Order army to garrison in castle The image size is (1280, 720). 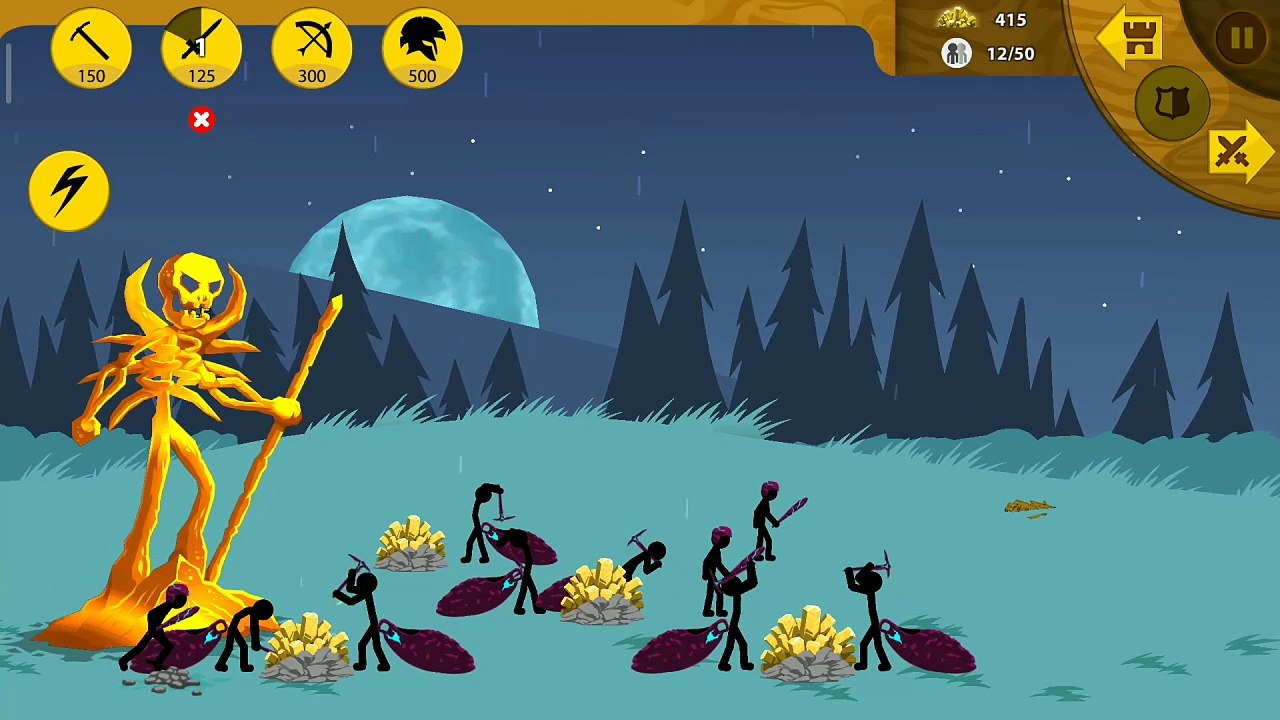tap(1131, 39)
